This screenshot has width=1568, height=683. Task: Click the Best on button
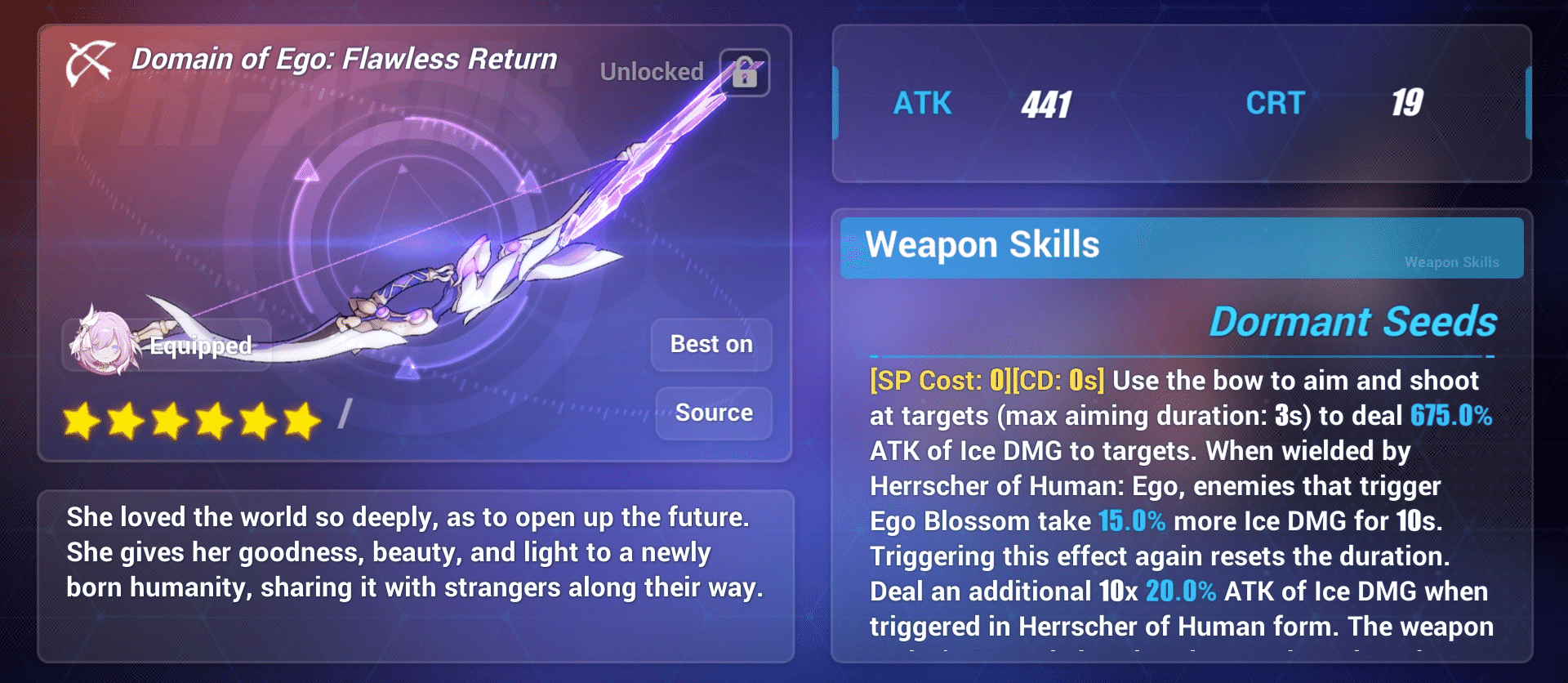(x=710, y=344)
